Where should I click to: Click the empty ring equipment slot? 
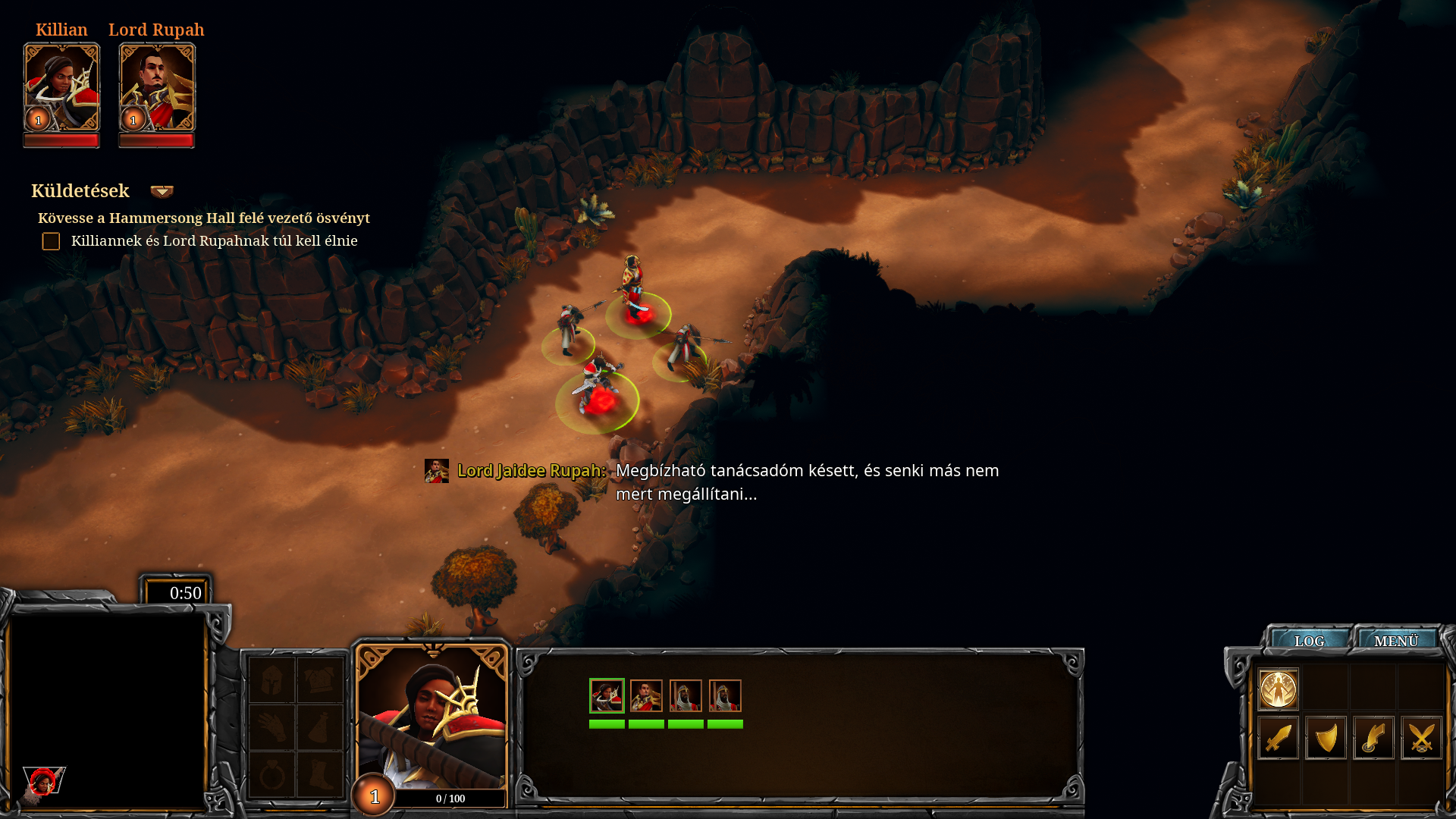[271, 775]
